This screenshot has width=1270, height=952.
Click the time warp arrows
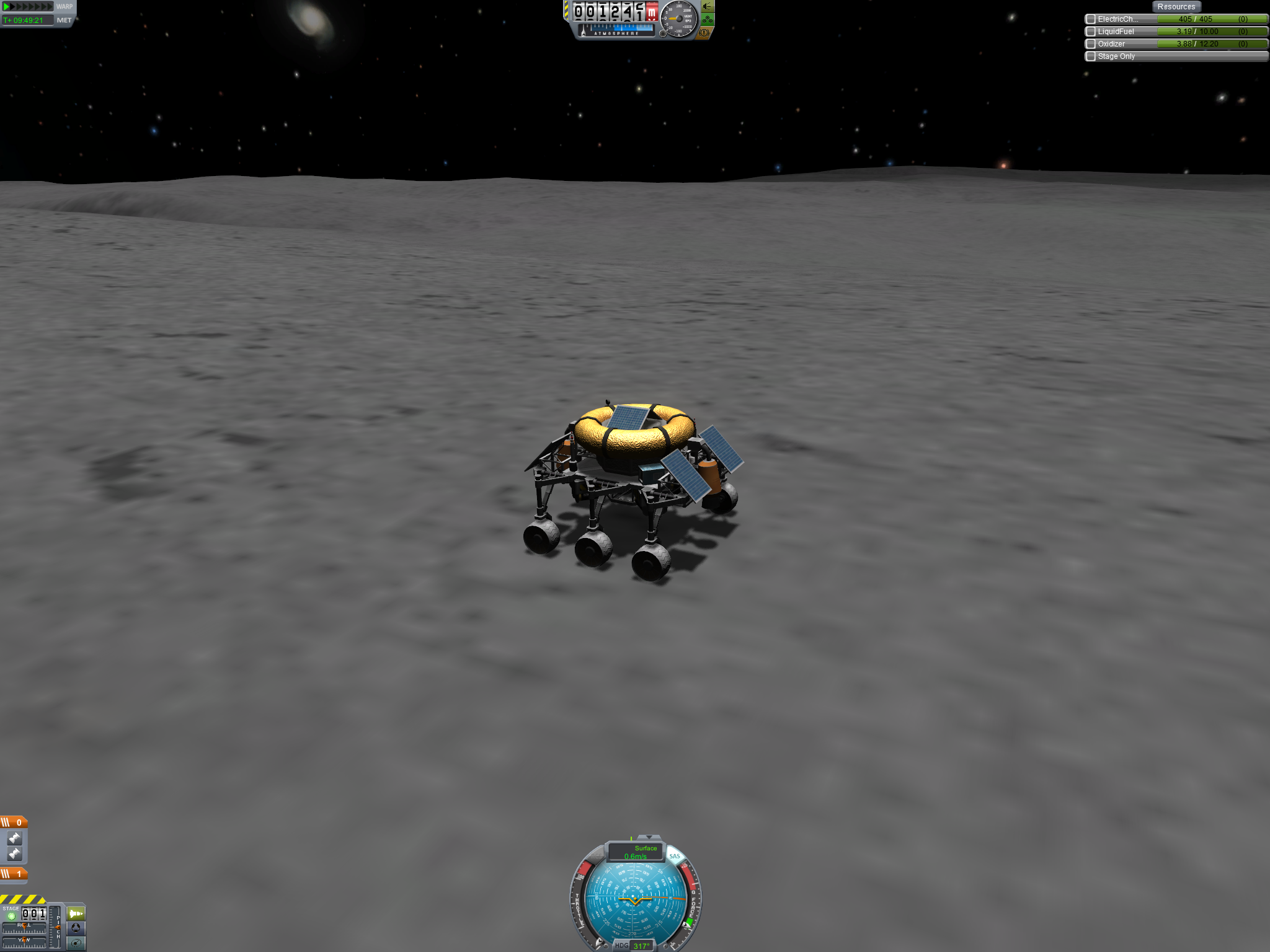29,7
